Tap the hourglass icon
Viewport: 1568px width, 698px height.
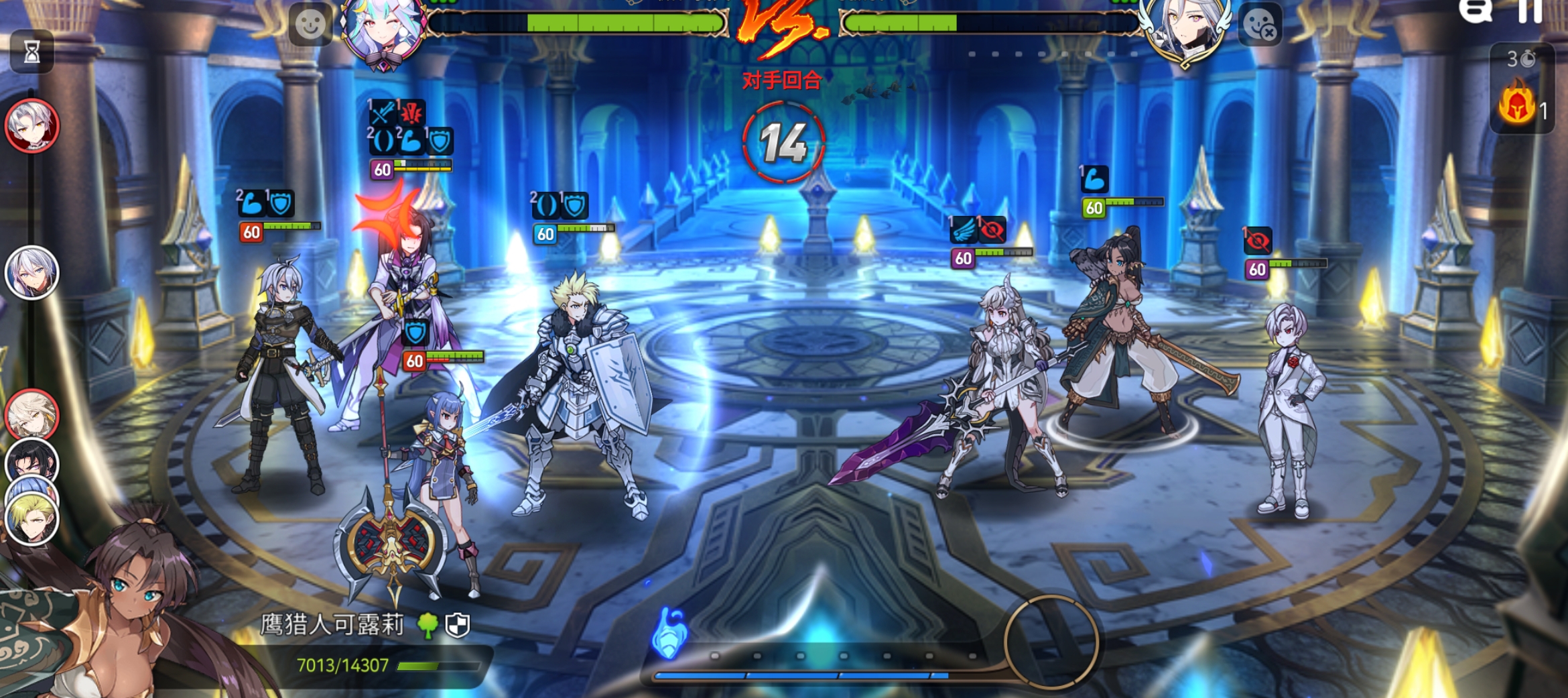click(x=31, y=51)
